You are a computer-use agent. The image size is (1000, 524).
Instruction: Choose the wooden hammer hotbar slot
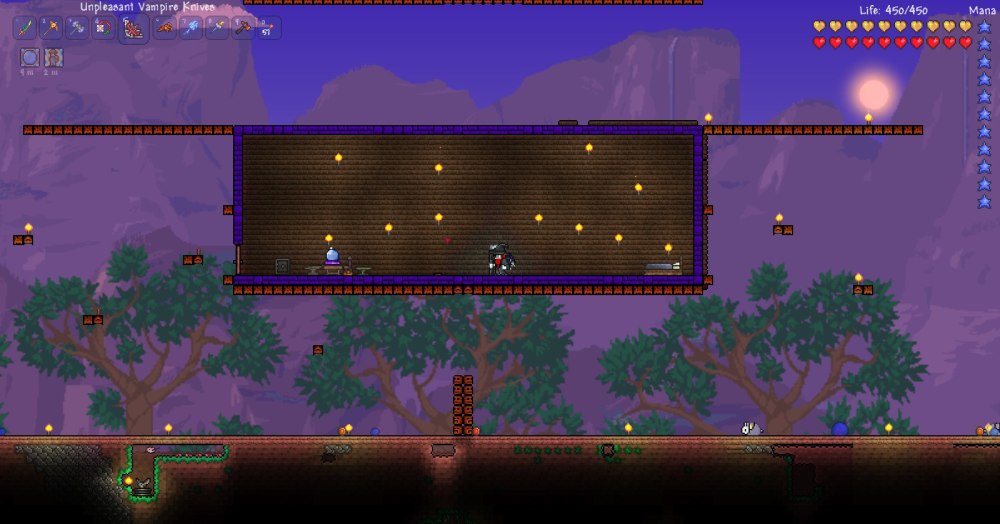(243, 28)
